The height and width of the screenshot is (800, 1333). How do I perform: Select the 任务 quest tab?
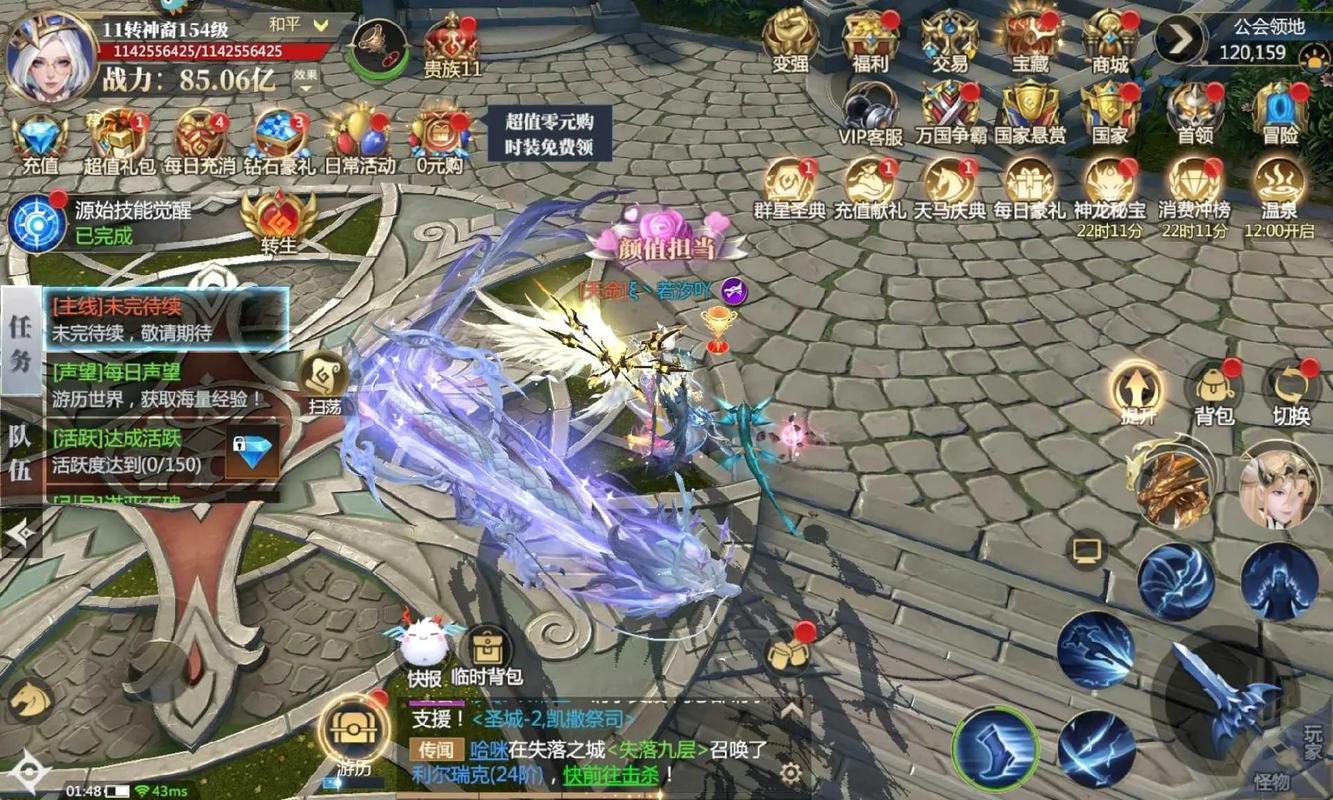[x=20, y=340]
